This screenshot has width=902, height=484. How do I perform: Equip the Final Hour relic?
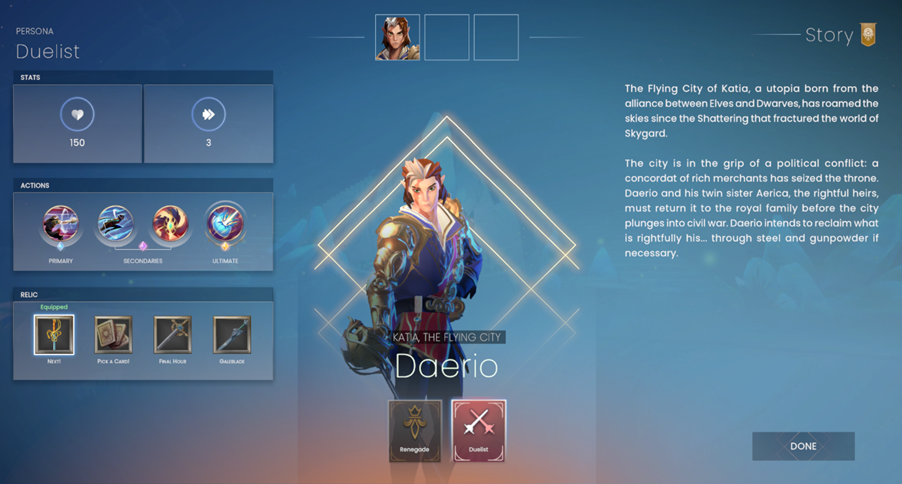[x=172, y=335]
